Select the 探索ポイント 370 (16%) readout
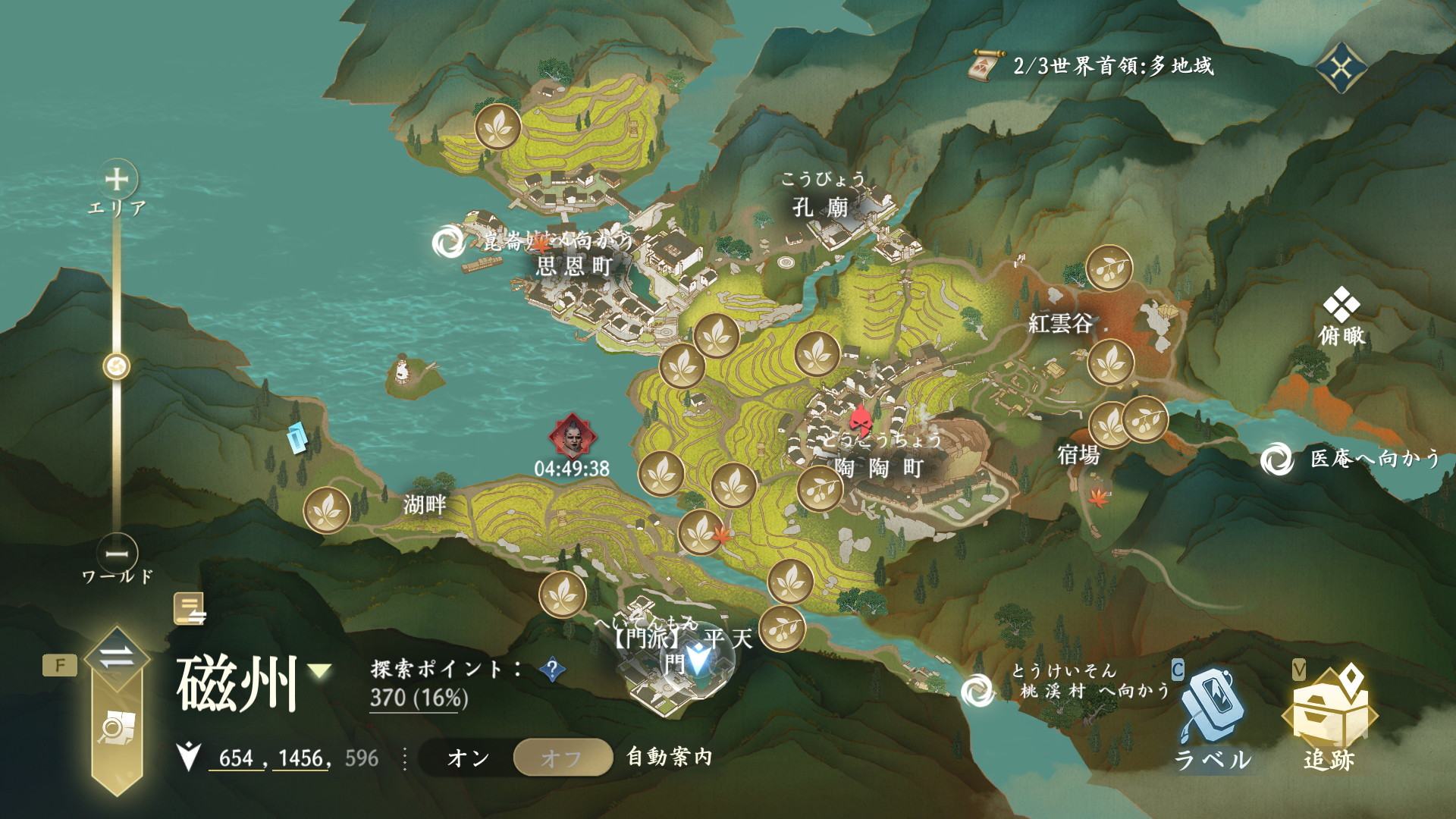Image resolution: width=1456 pixels, height=819 pixels. pos(419,697)
